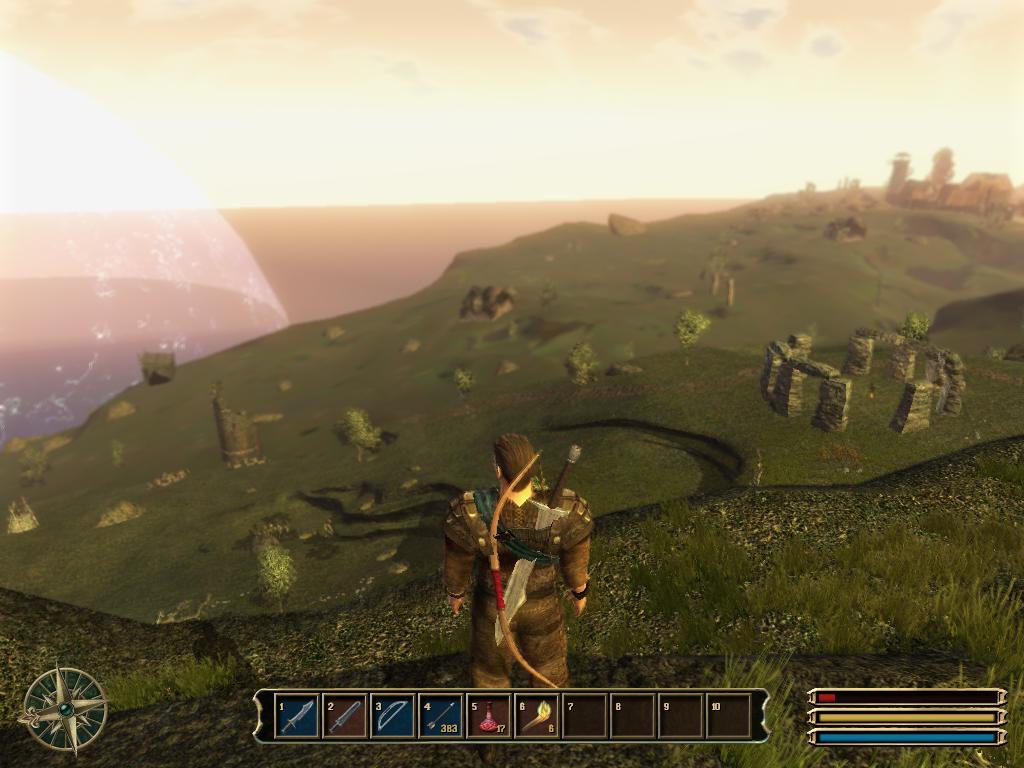Use the red health potion slot
Viewport: 1024px width, 768px height.
489,716
